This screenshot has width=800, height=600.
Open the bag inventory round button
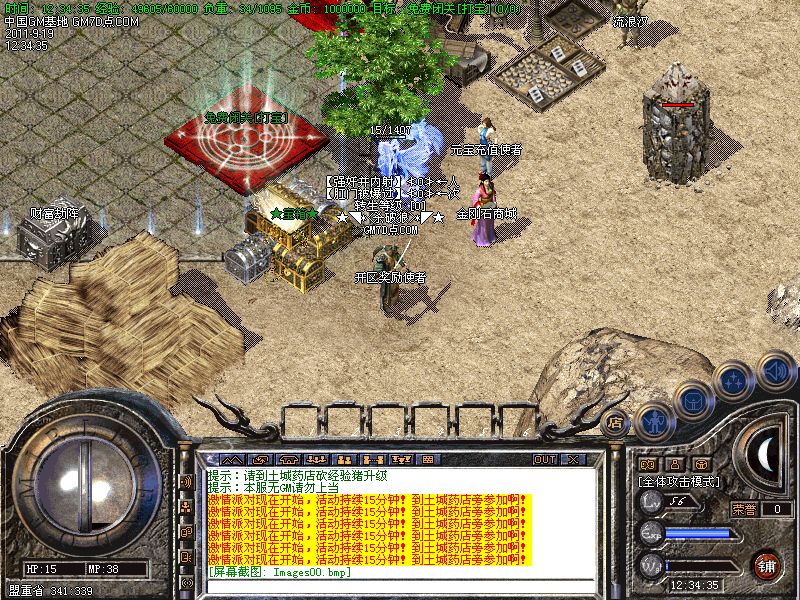[x=693, y=401]
